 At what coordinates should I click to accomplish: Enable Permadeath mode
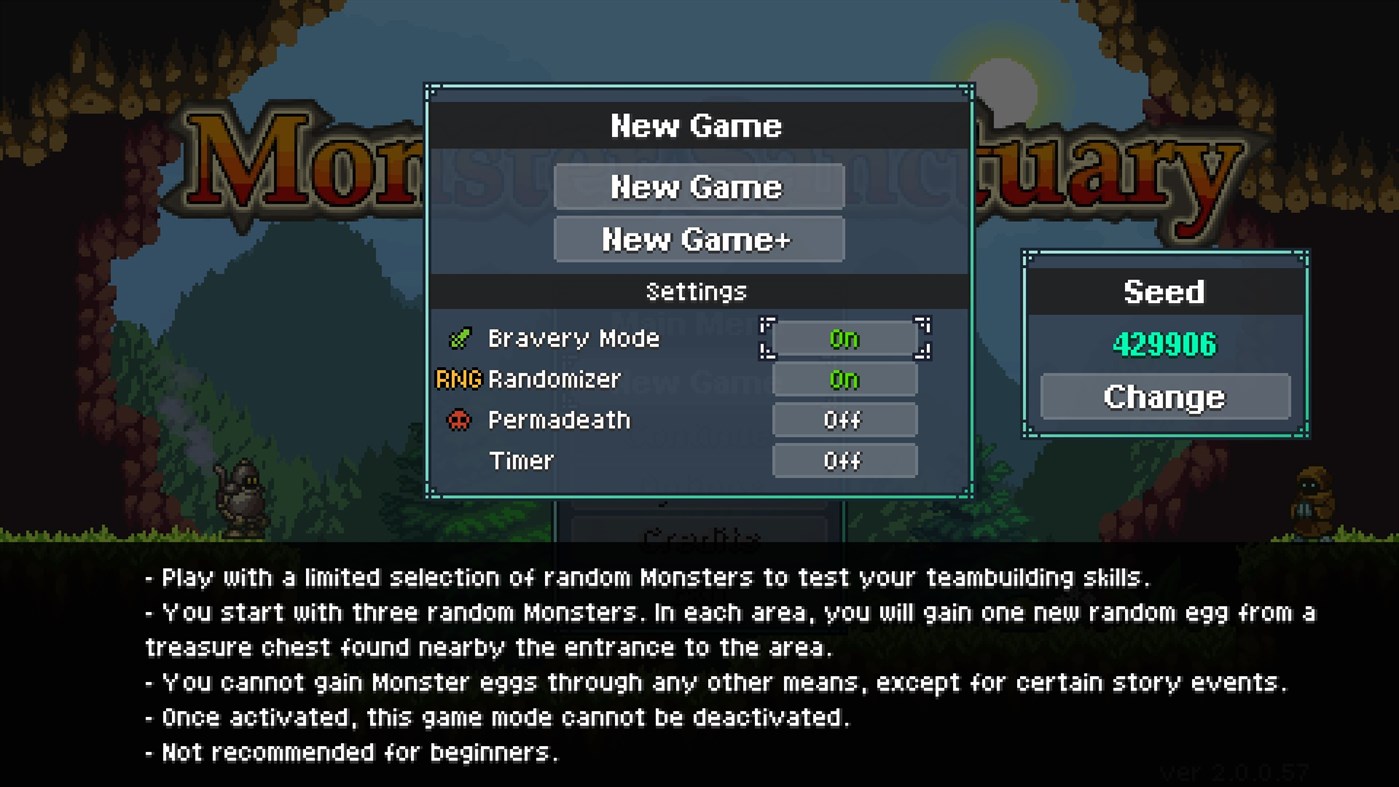click(845, 420)
